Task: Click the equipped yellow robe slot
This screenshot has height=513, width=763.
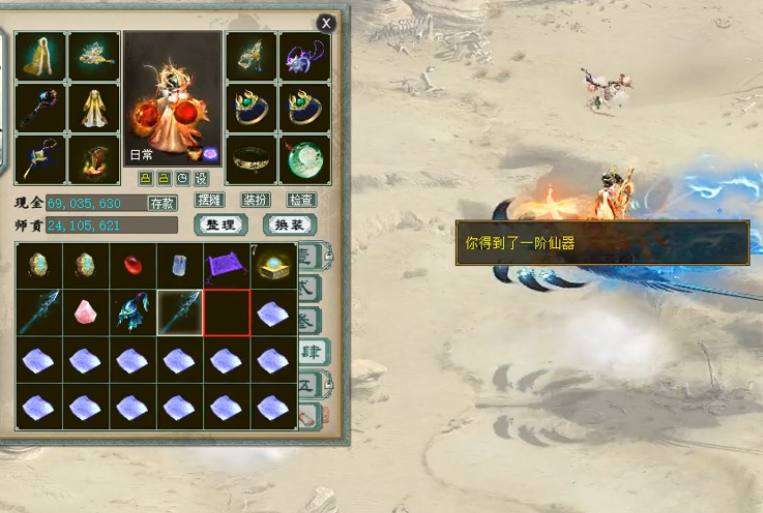Action: [x=94, y=108]
